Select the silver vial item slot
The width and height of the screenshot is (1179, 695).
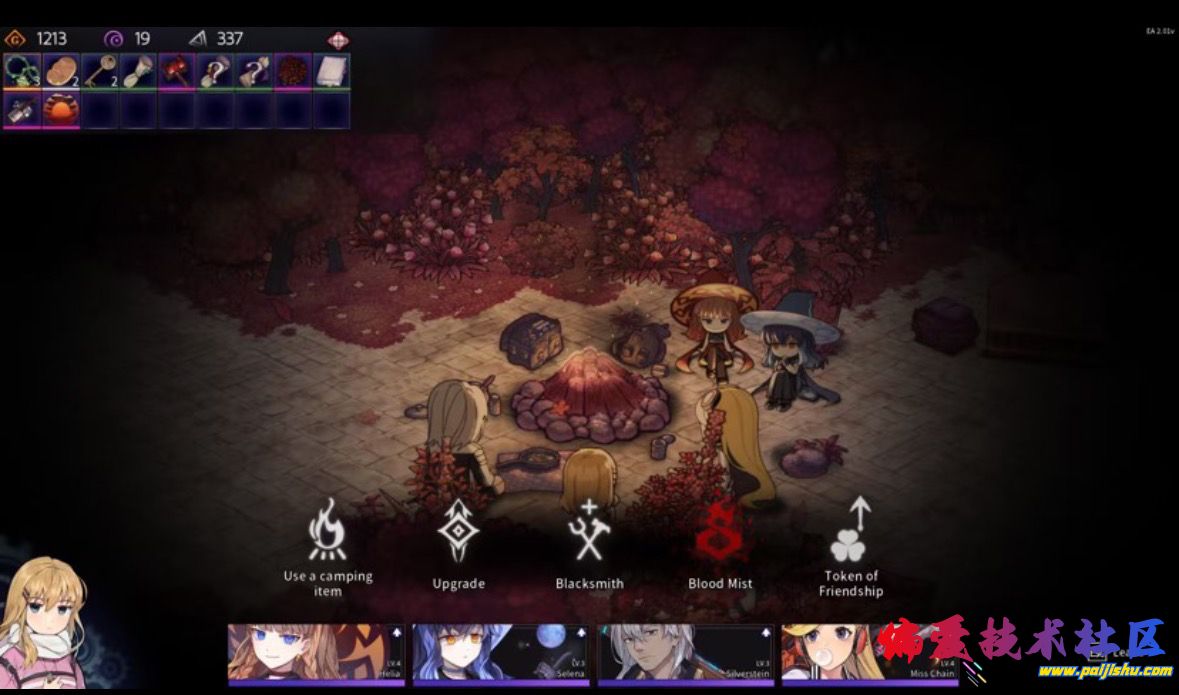[x=21, y=110]
